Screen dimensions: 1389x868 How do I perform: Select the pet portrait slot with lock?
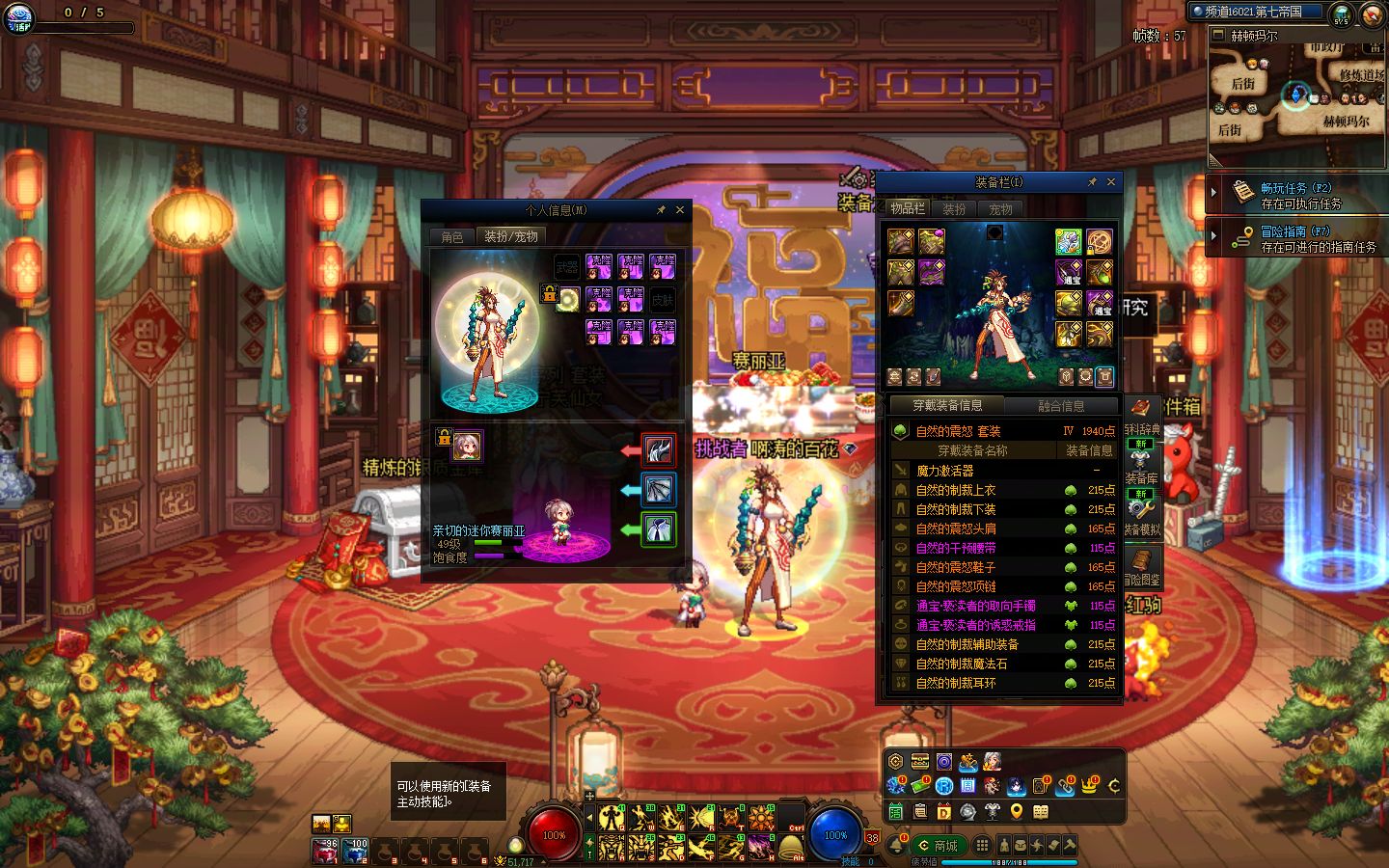click(467, 446)
